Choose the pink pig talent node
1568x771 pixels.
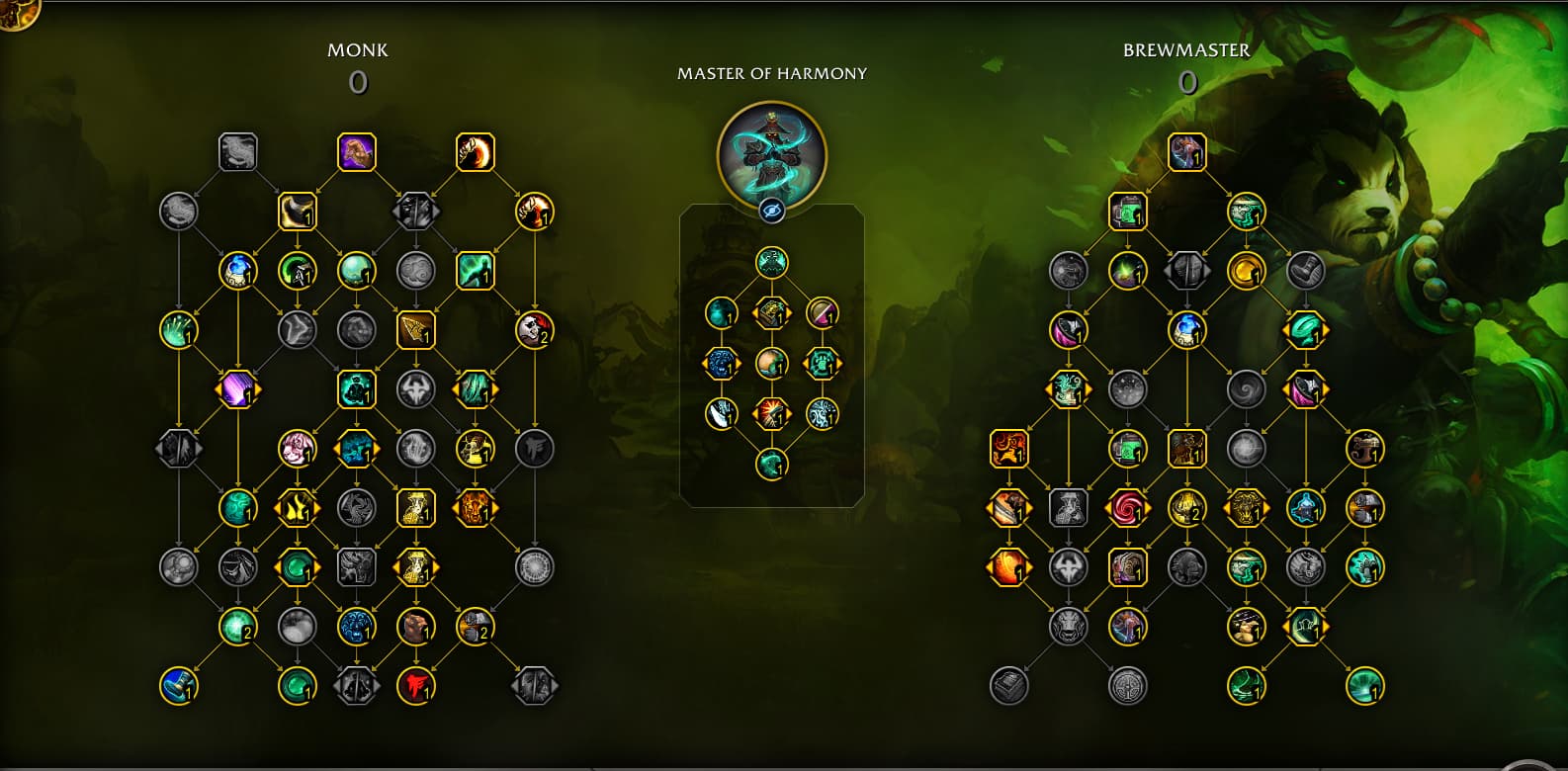point(297,449)
